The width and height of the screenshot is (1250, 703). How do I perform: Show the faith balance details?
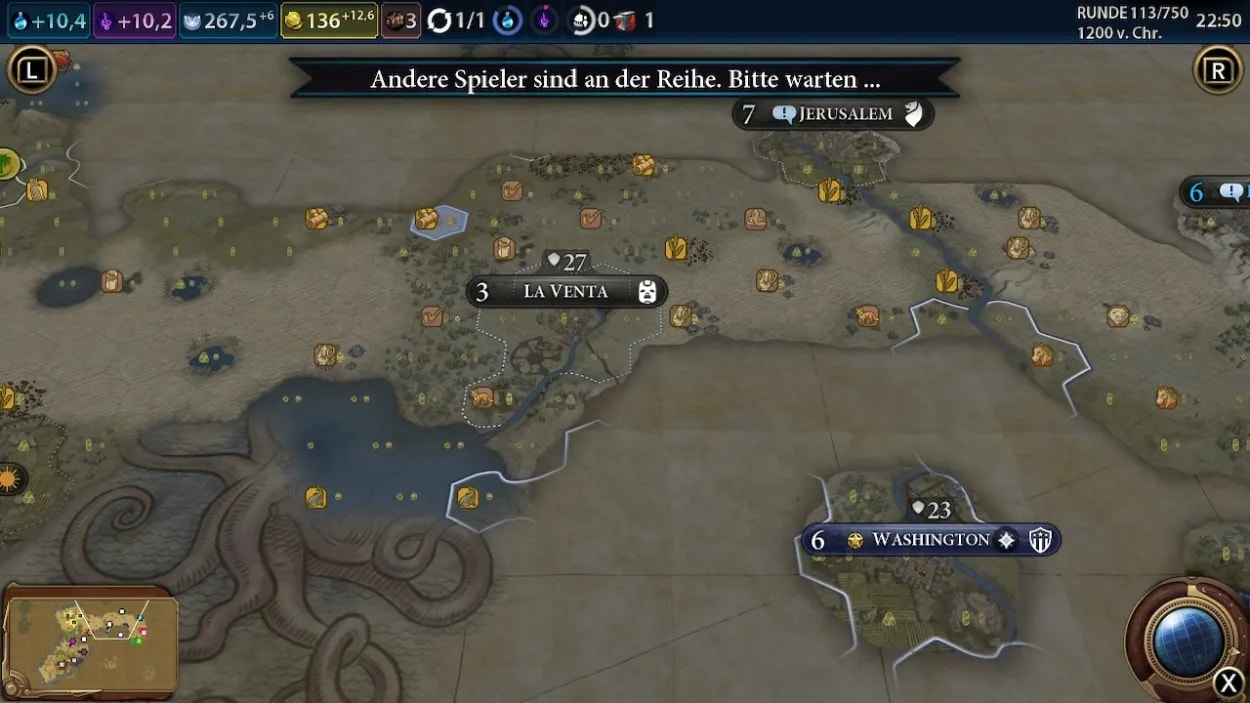(228, 20)
